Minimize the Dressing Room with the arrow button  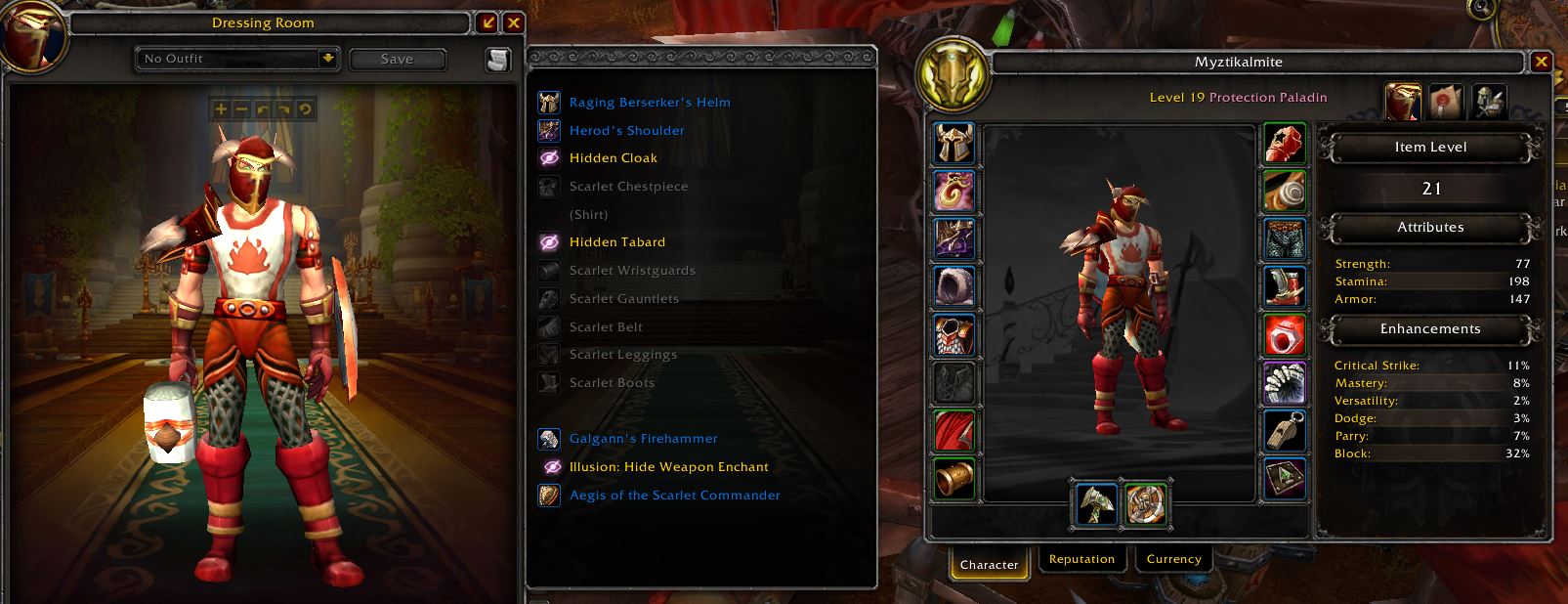pyautogui.click(x=487, y=23)
